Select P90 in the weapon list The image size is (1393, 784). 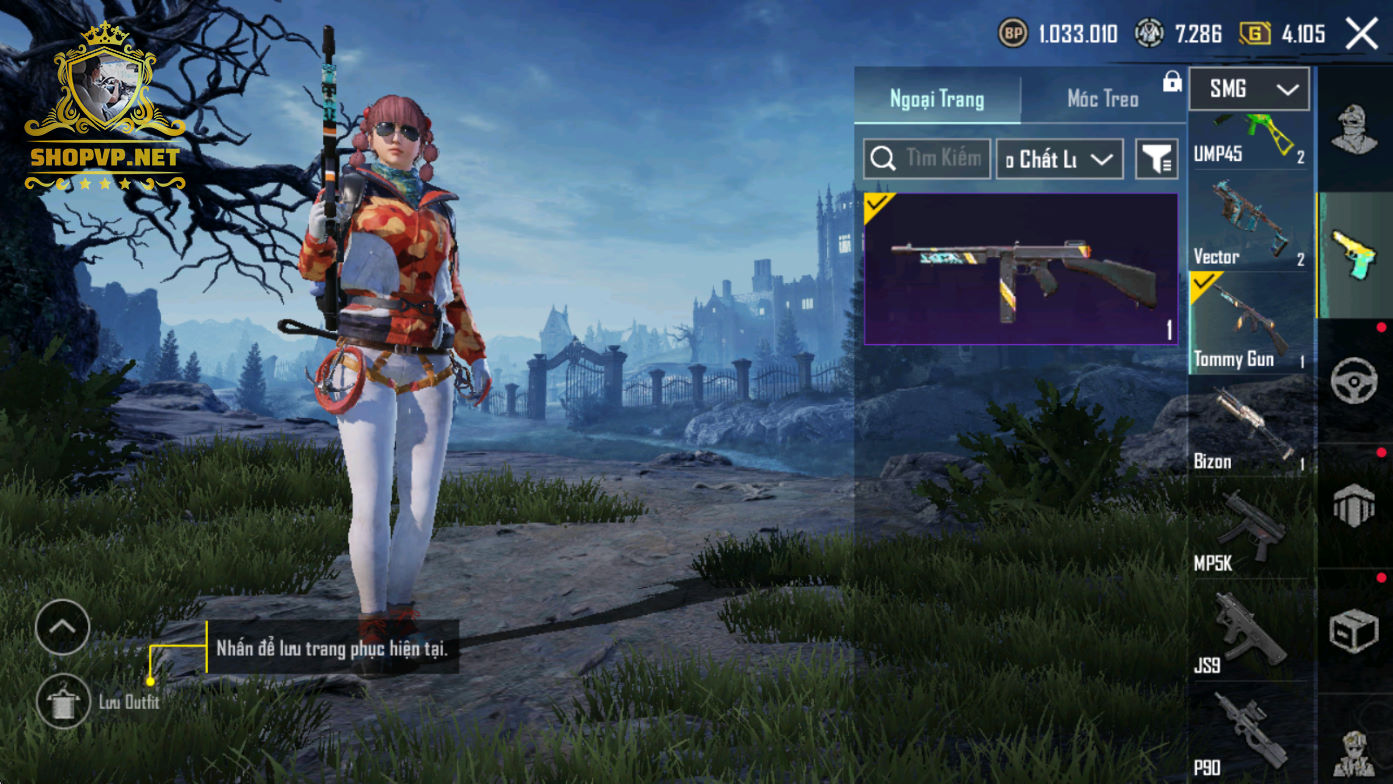click(x=1249, y=735)
